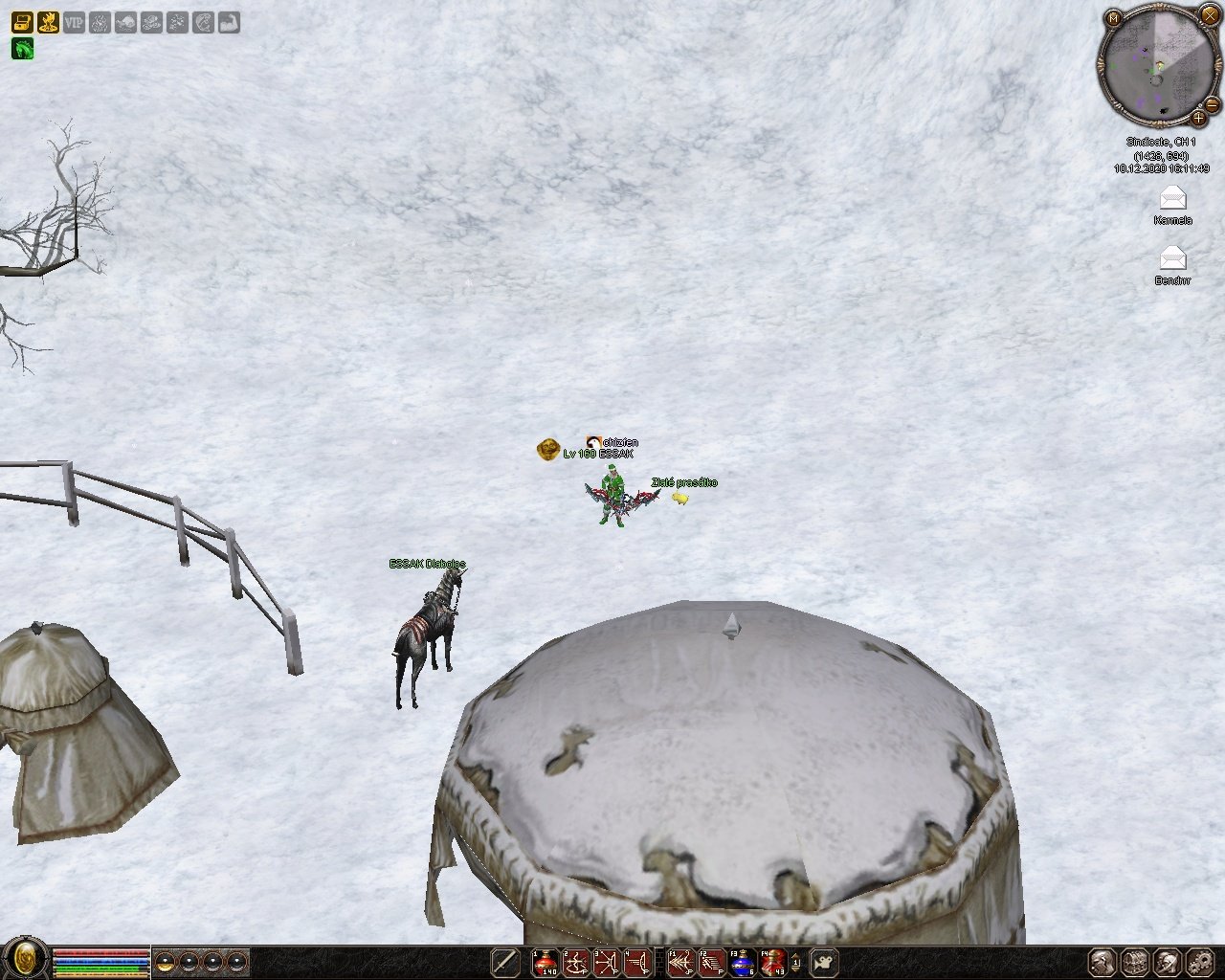Use the red potion with 140 count
Viewport: 1225px width, 980px height.
coord(546,962)
